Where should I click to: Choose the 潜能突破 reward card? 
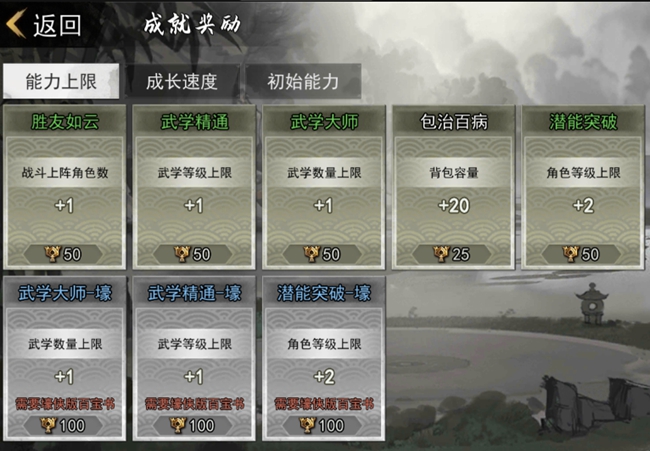tap(581, 185)
